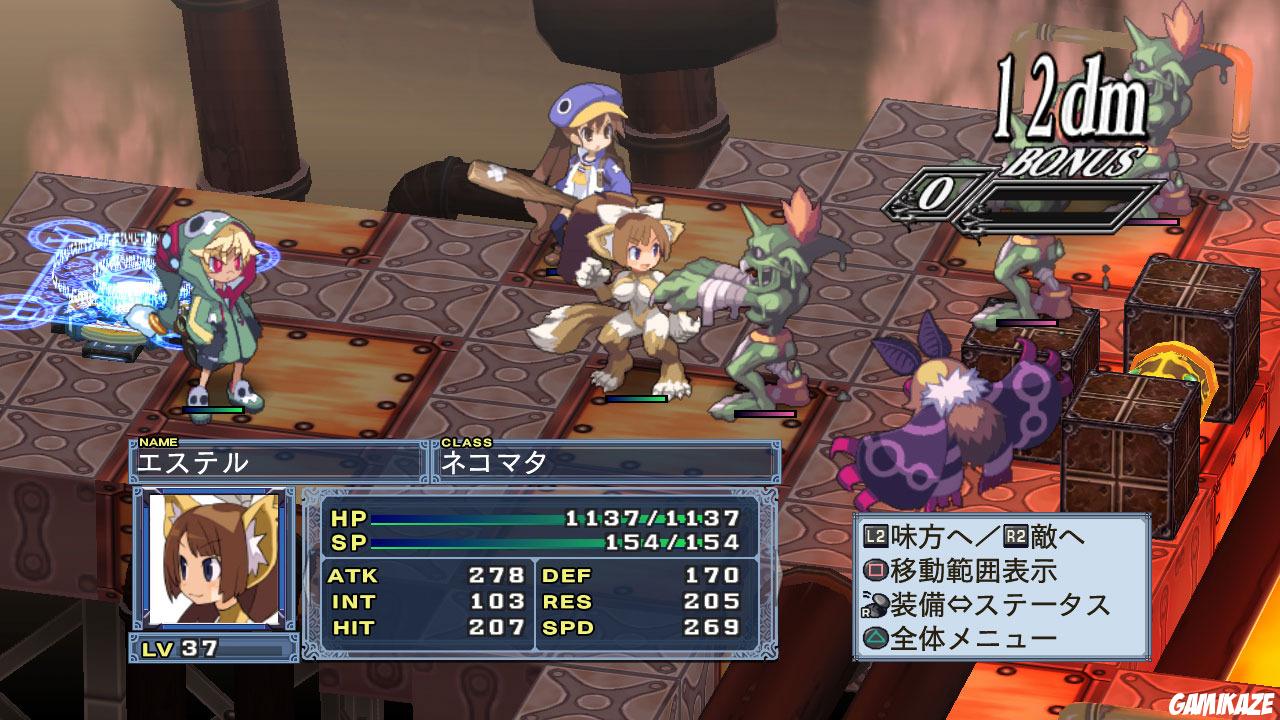1280x720 pixels.
Task: Click the BONUS counter showing zero
Action: (x=935, y=191)
